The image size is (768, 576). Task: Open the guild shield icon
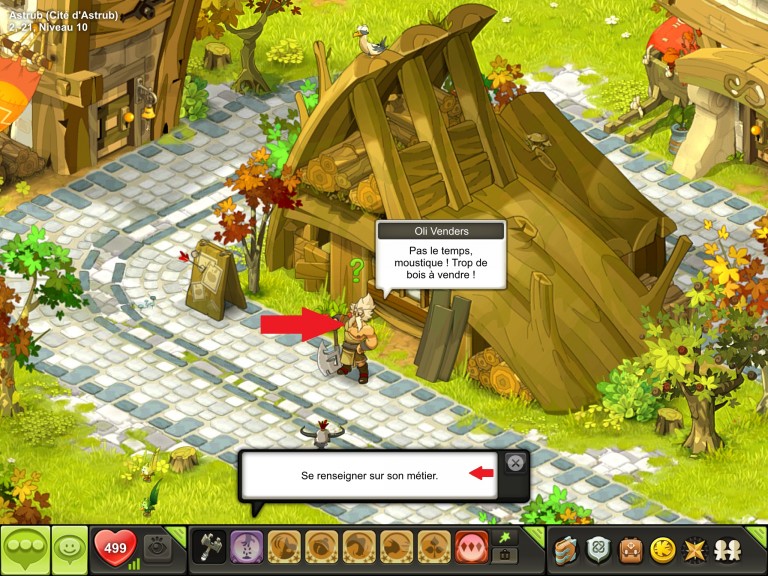[599, 549]
